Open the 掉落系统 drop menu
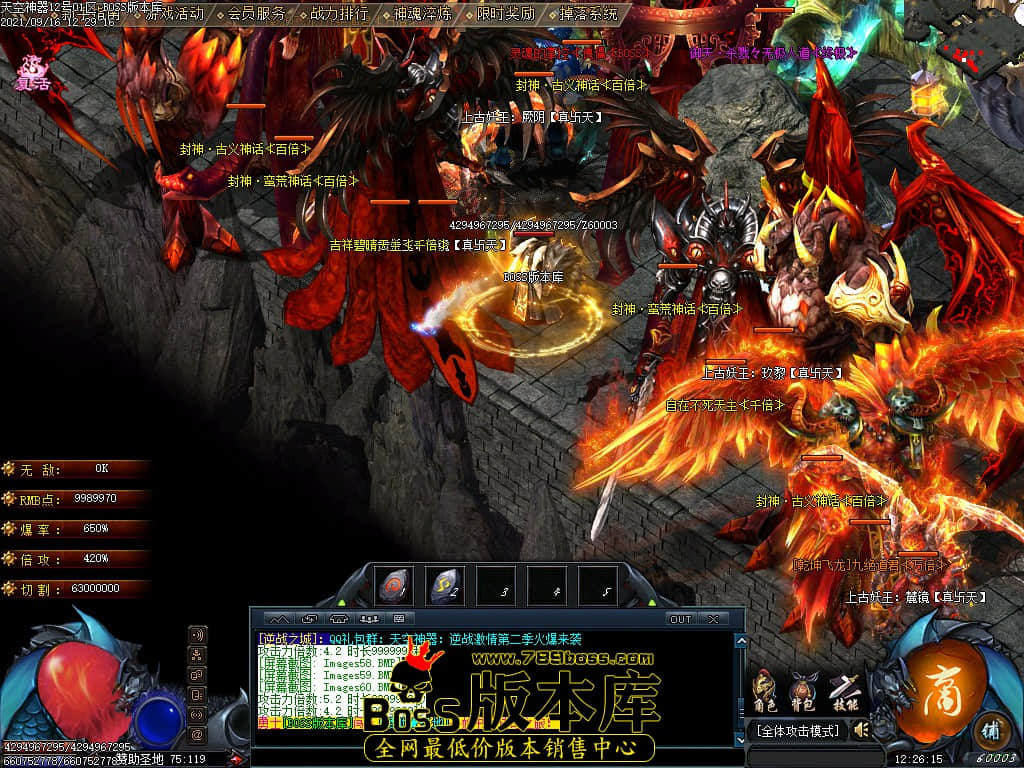The height and width of the screenshot is (768, 1024). coord(588,14)
